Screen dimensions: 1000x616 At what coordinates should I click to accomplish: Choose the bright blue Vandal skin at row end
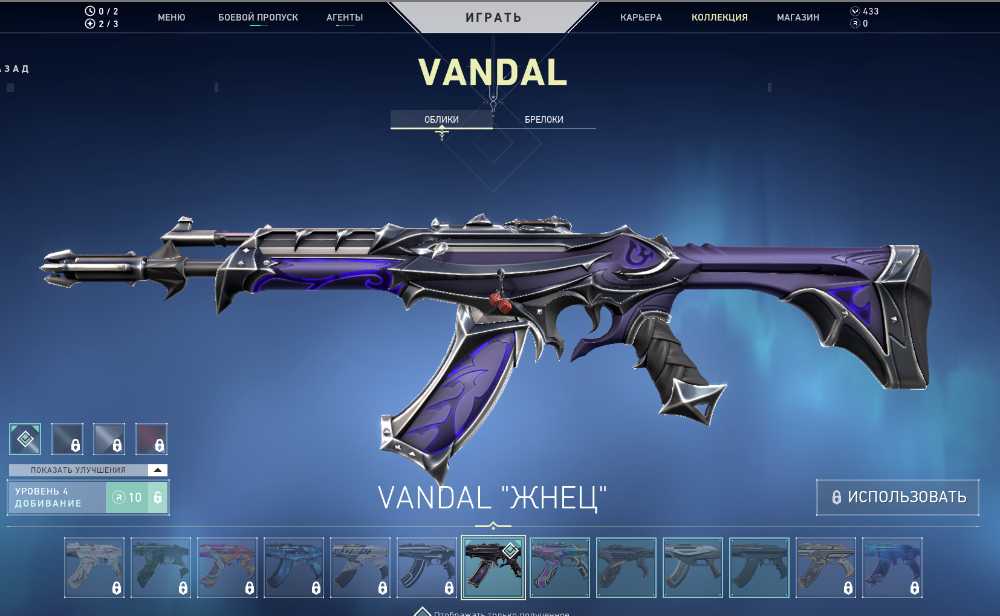tap(890, 567)
